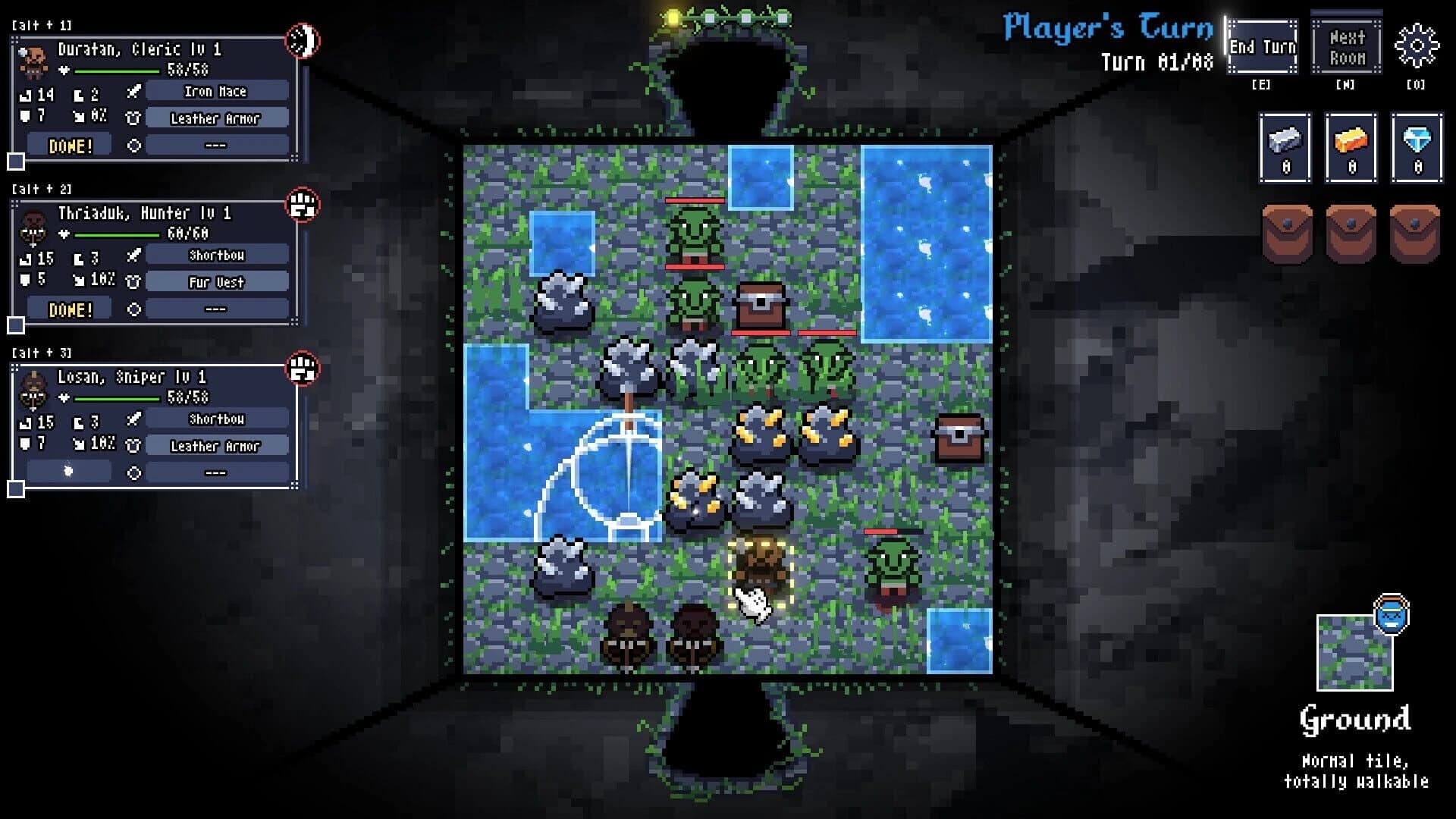Open Duratan's Iron Mace weapon slot
The width and height of the screenshot is (1456, 819).
click(216, 92)
